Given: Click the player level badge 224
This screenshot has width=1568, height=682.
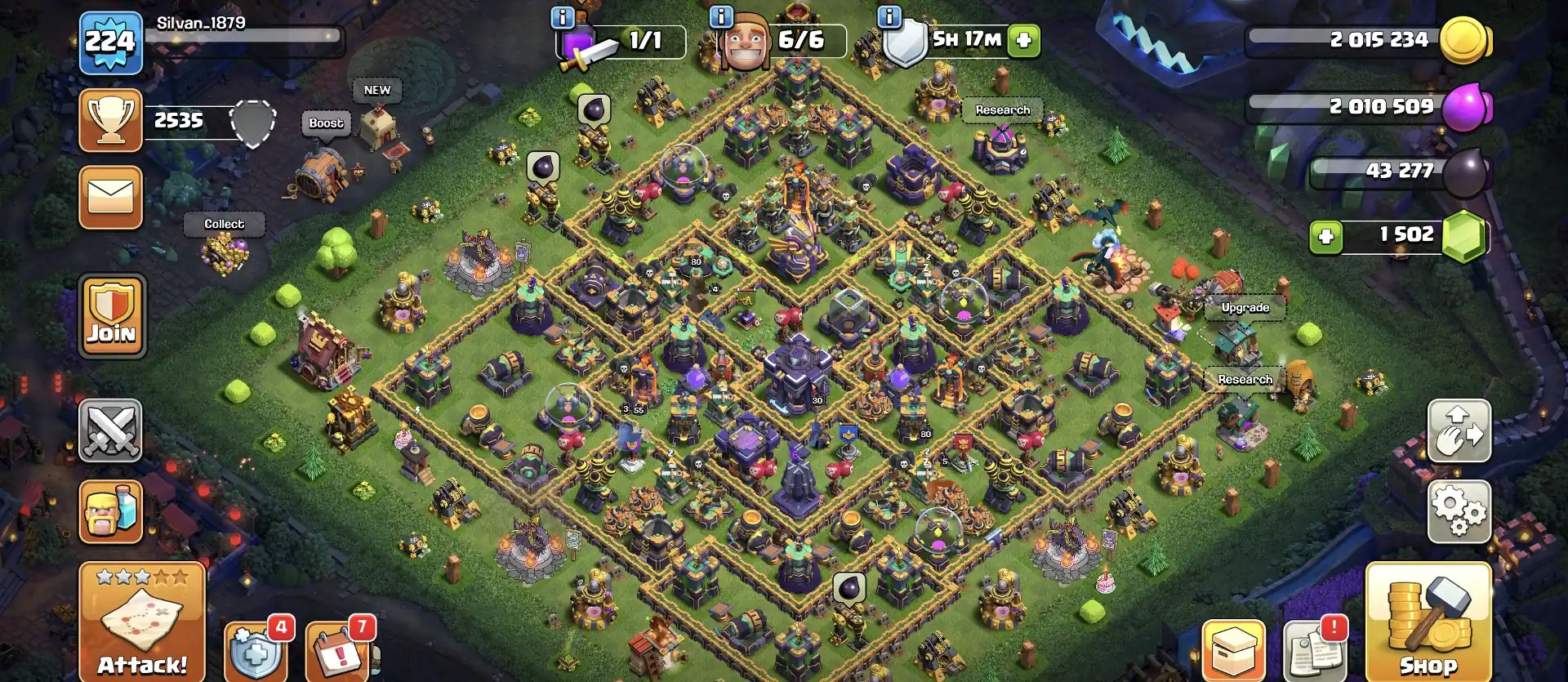Looking at the screenshot, I should 110,39.
